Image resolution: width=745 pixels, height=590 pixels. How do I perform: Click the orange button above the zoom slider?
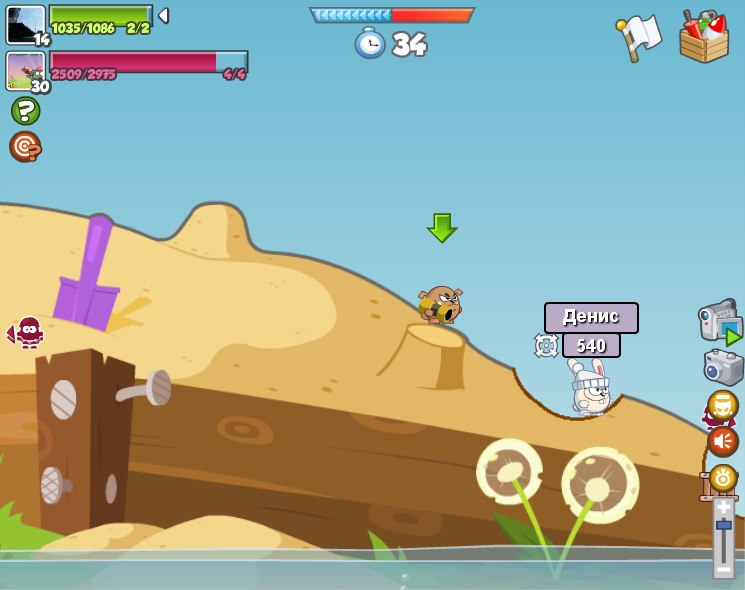point(722,478)
